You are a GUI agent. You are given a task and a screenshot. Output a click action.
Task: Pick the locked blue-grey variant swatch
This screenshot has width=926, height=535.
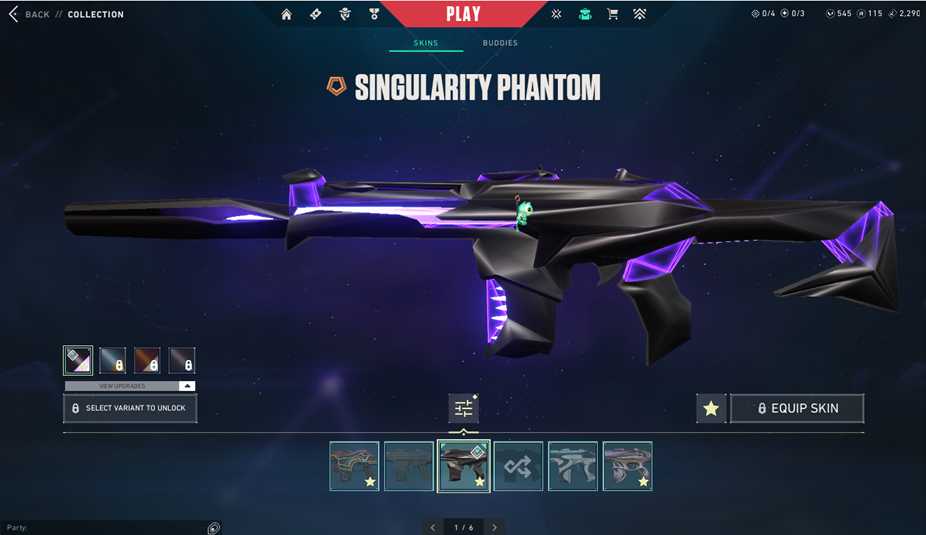[113, 360]
